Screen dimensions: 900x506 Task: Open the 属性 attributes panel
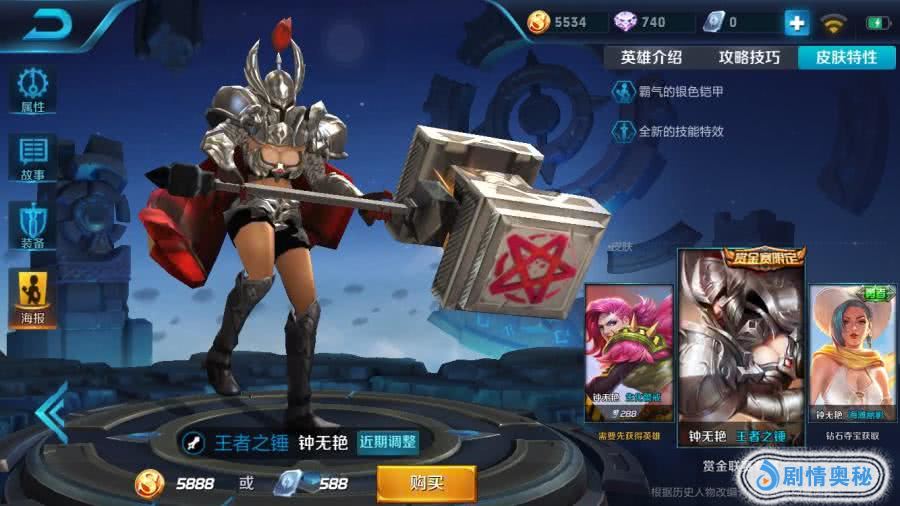[x=32, y=89]
